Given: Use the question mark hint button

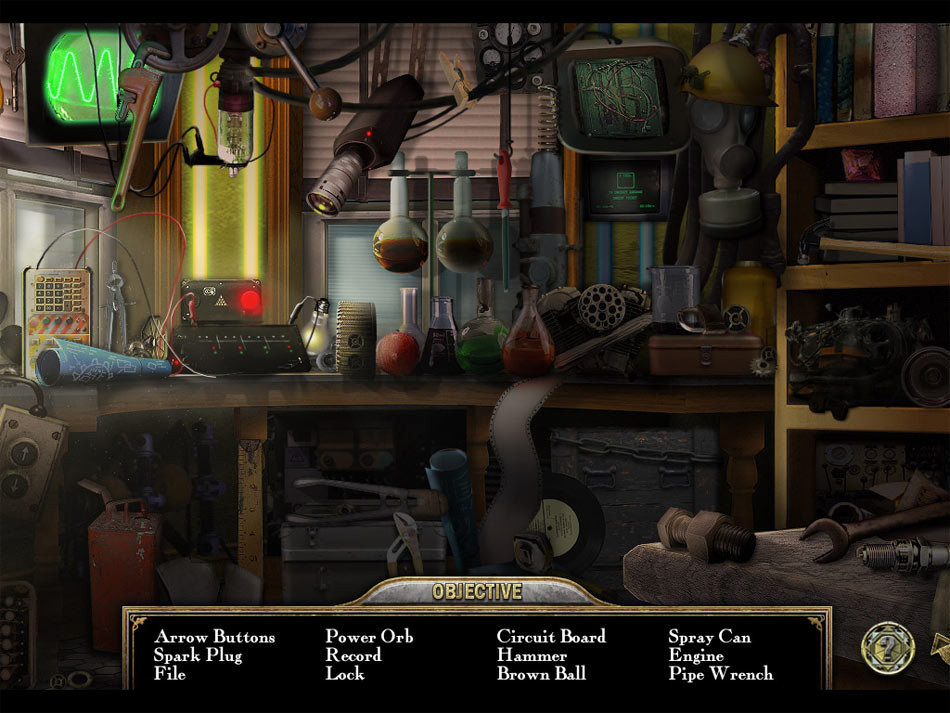Looking at the screenshot, I should click(x=888, y=647).
